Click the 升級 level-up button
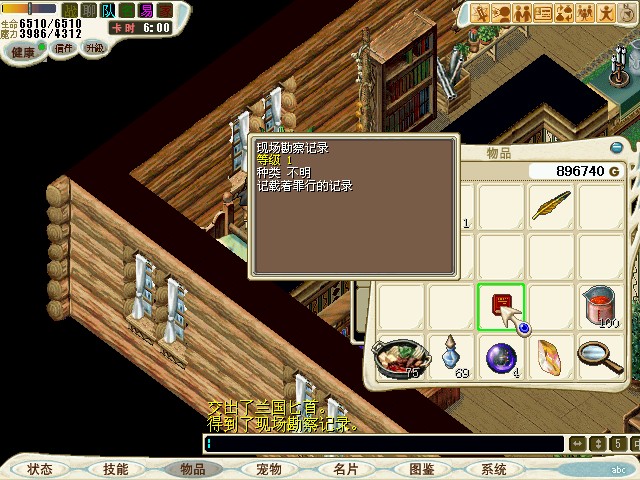 95,48
